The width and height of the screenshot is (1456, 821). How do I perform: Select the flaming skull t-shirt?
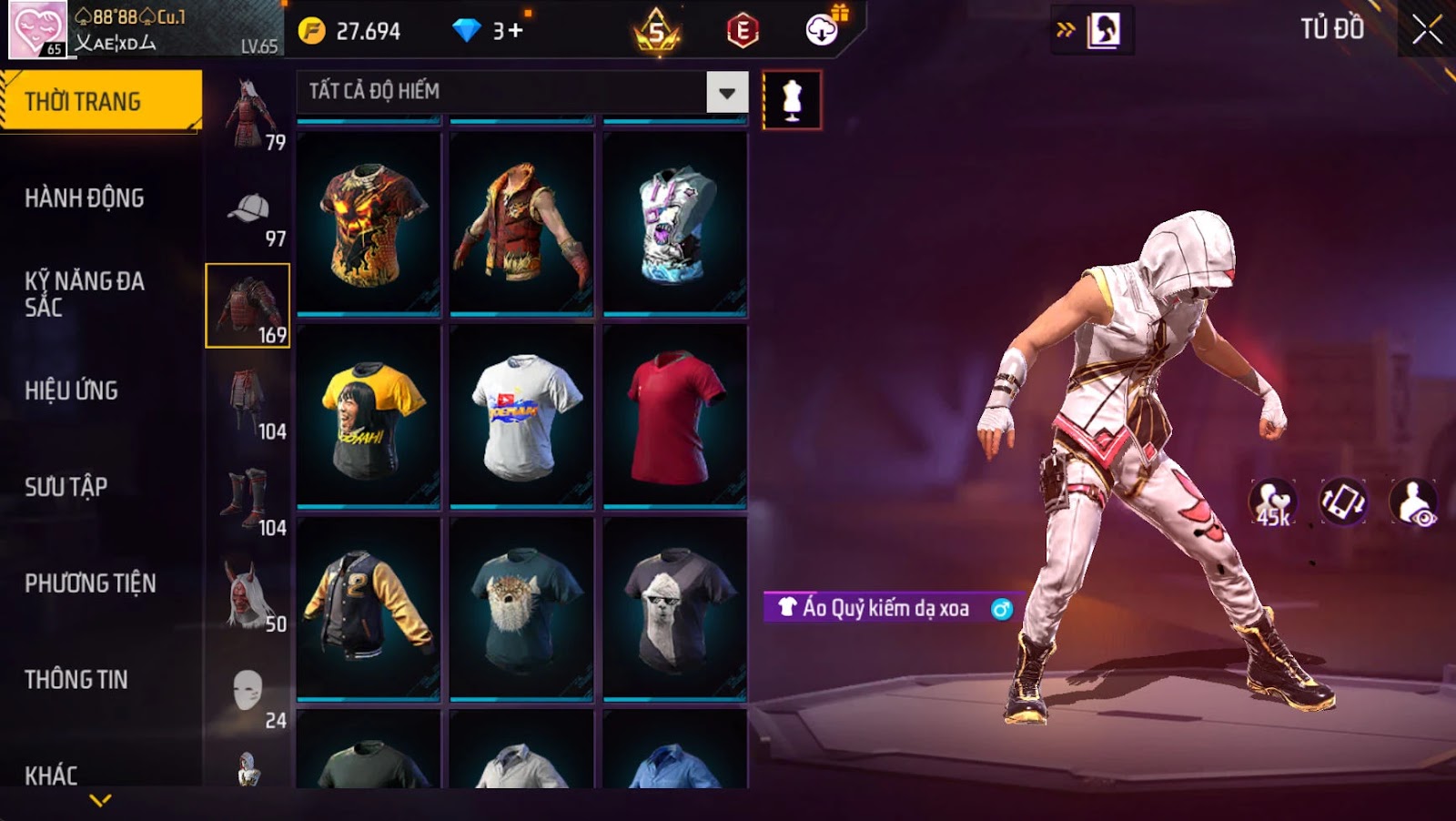click(x=369, y=224)
